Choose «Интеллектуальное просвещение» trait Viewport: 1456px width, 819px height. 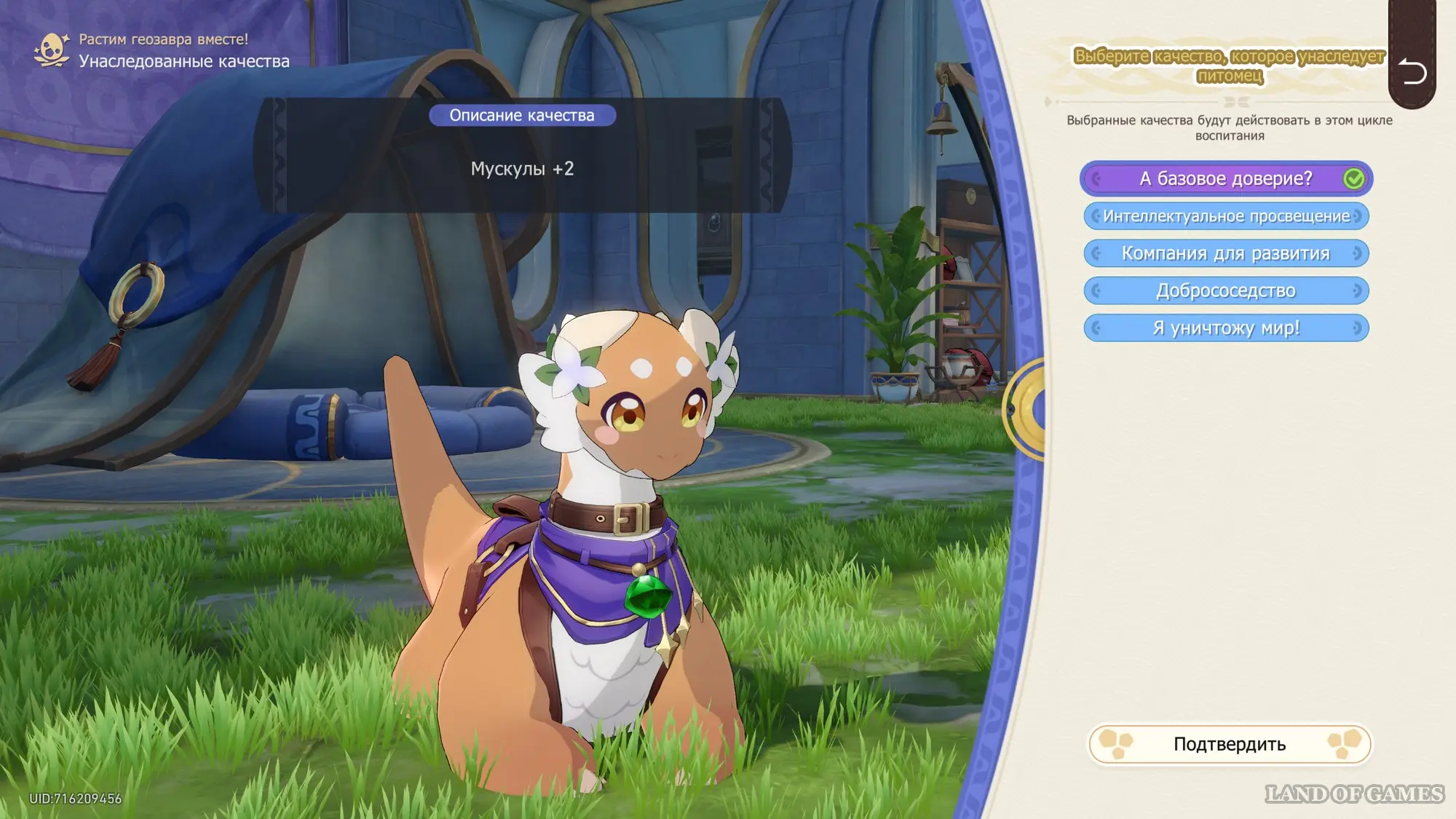tap(1226, 216)
